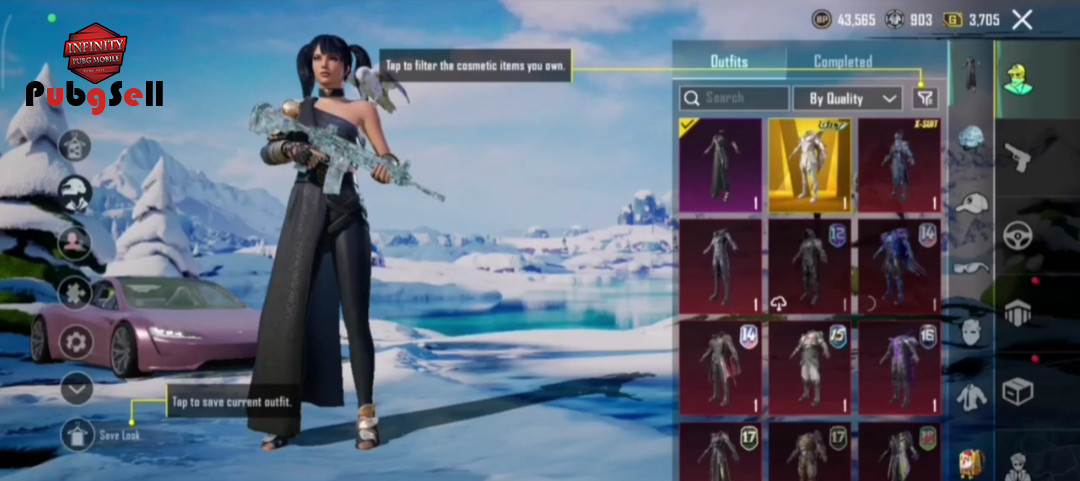
Task: Select the outfit with cloud download icon
Action: pyautogui.click(x=809, y=265)
